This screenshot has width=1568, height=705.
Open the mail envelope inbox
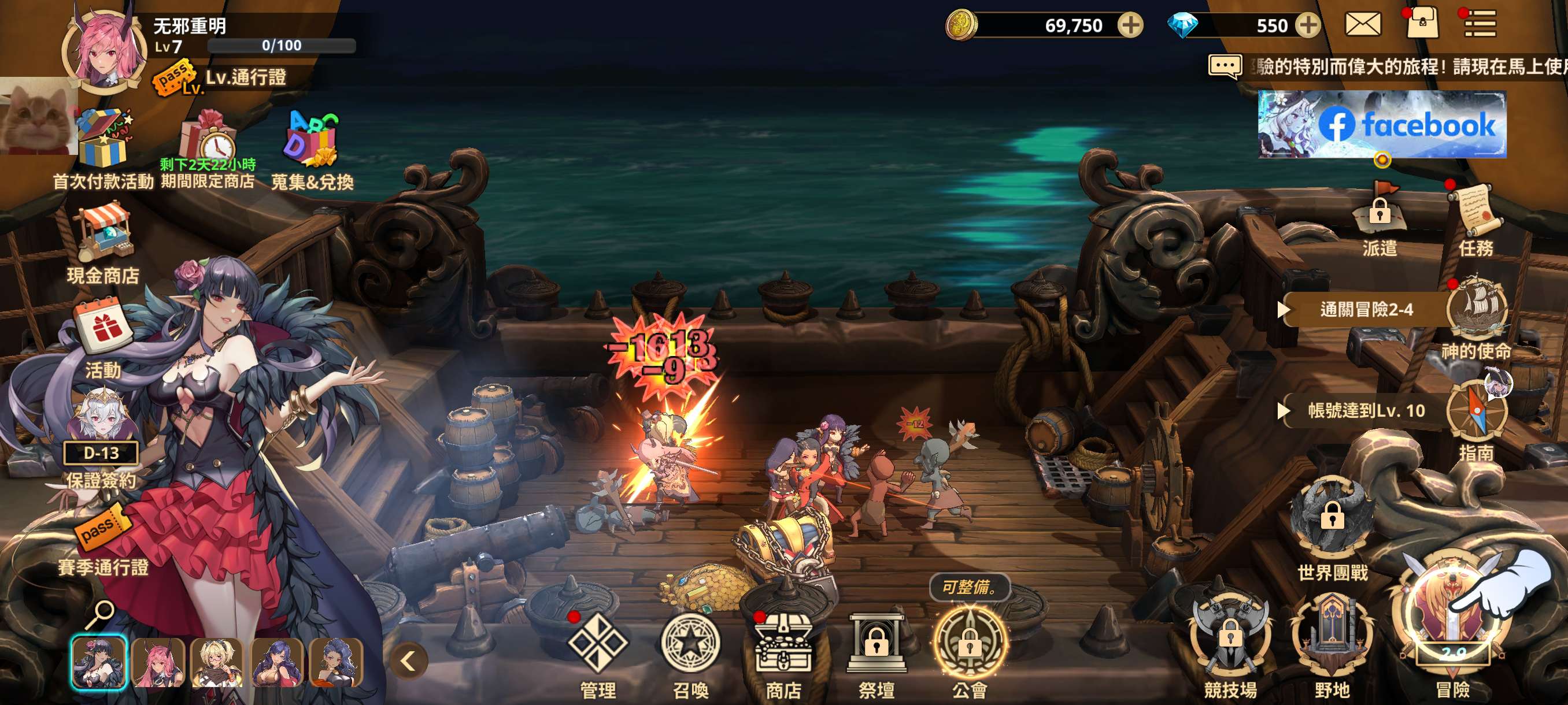pyautogui.click(x=1362, y=25)
